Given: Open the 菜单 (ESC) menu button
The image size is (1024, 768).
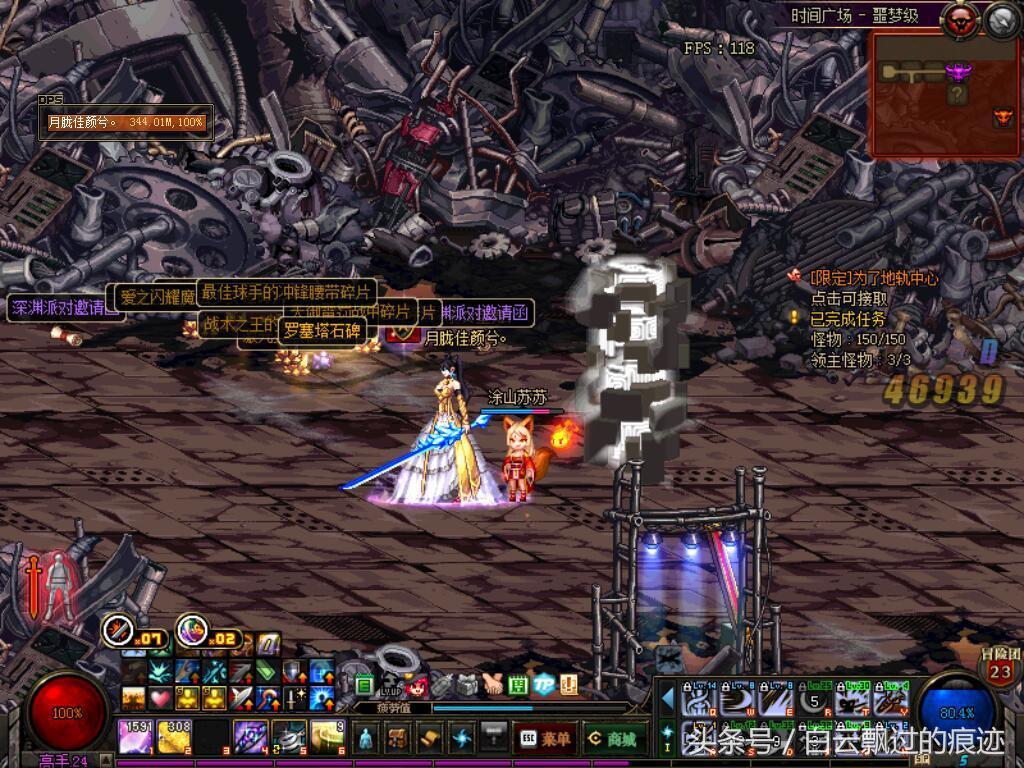Looking at the screenshot, I should (x=546, y=739).
